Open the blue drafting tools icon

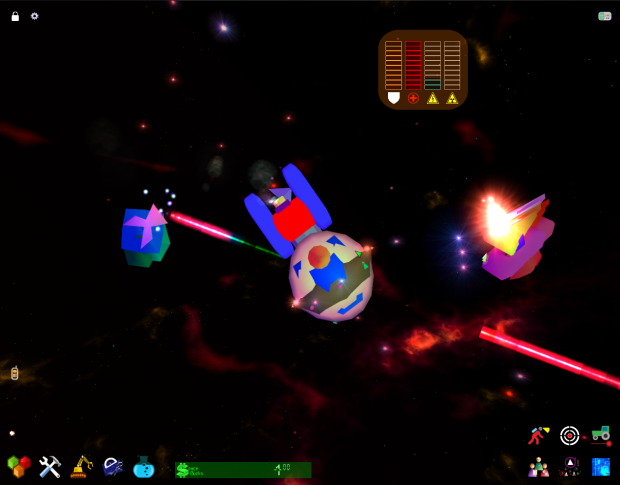(113, 467)
